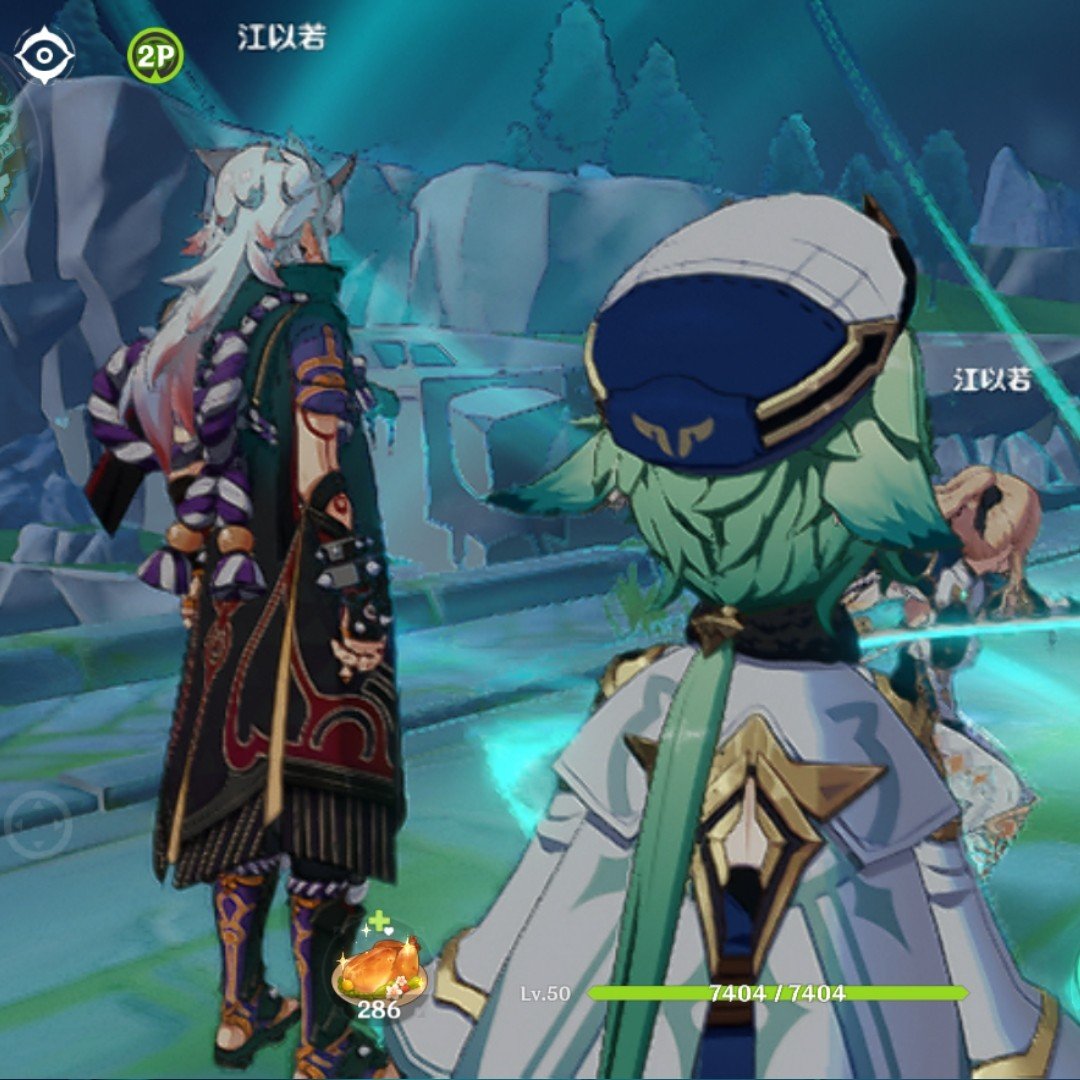Tap the faint virtual movement joystick

36,823
